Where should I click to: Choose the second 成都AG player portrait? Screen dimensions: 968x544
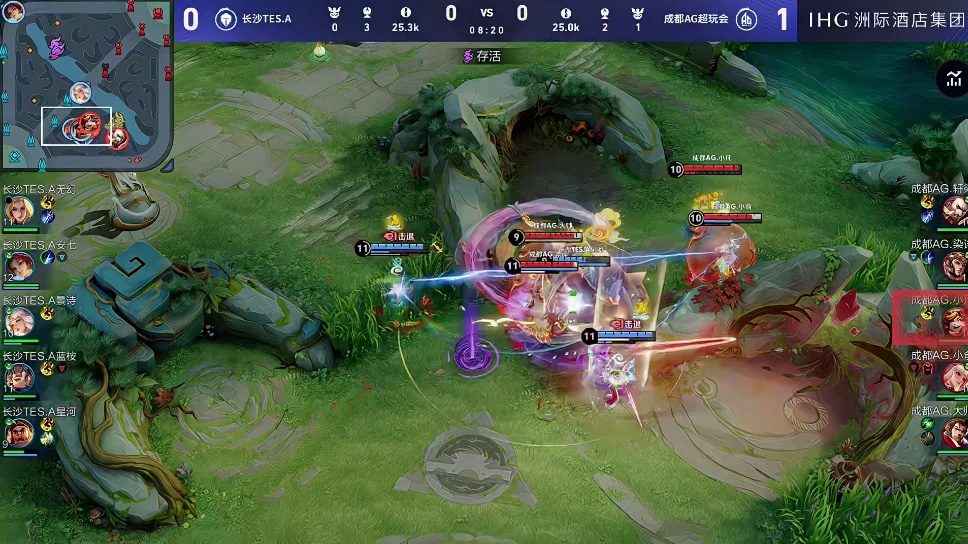pos(953,266)
